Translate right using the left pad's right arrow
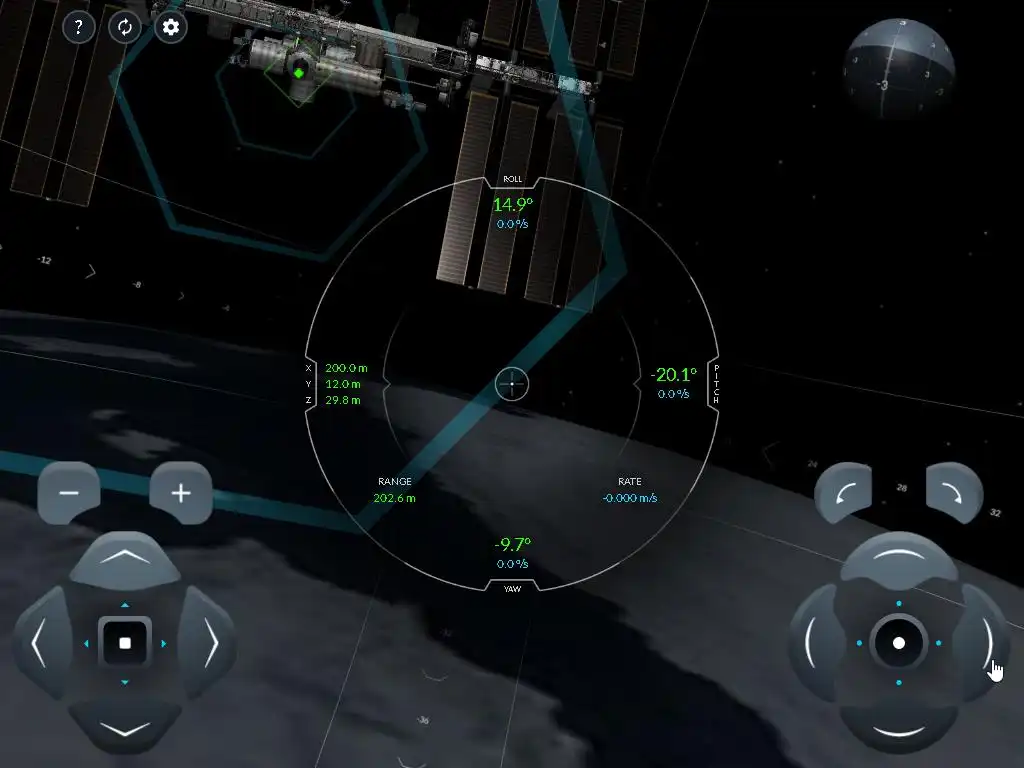Viewport: 1024px width, 768px height. tap(210, 644)
